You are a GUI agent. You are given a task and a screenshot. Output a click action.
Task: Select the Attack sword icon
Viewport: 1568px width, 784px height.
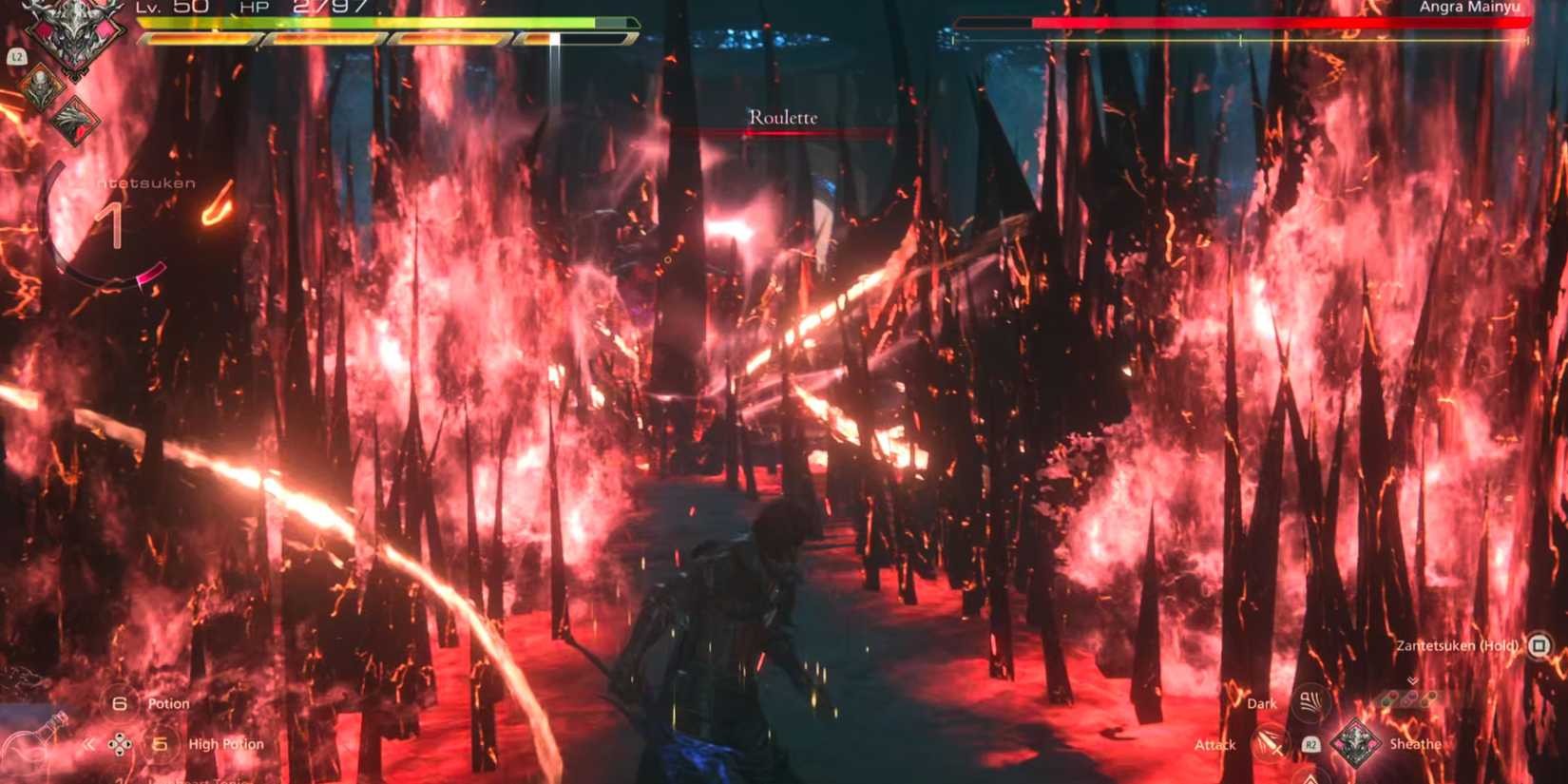click(1268, 743)
